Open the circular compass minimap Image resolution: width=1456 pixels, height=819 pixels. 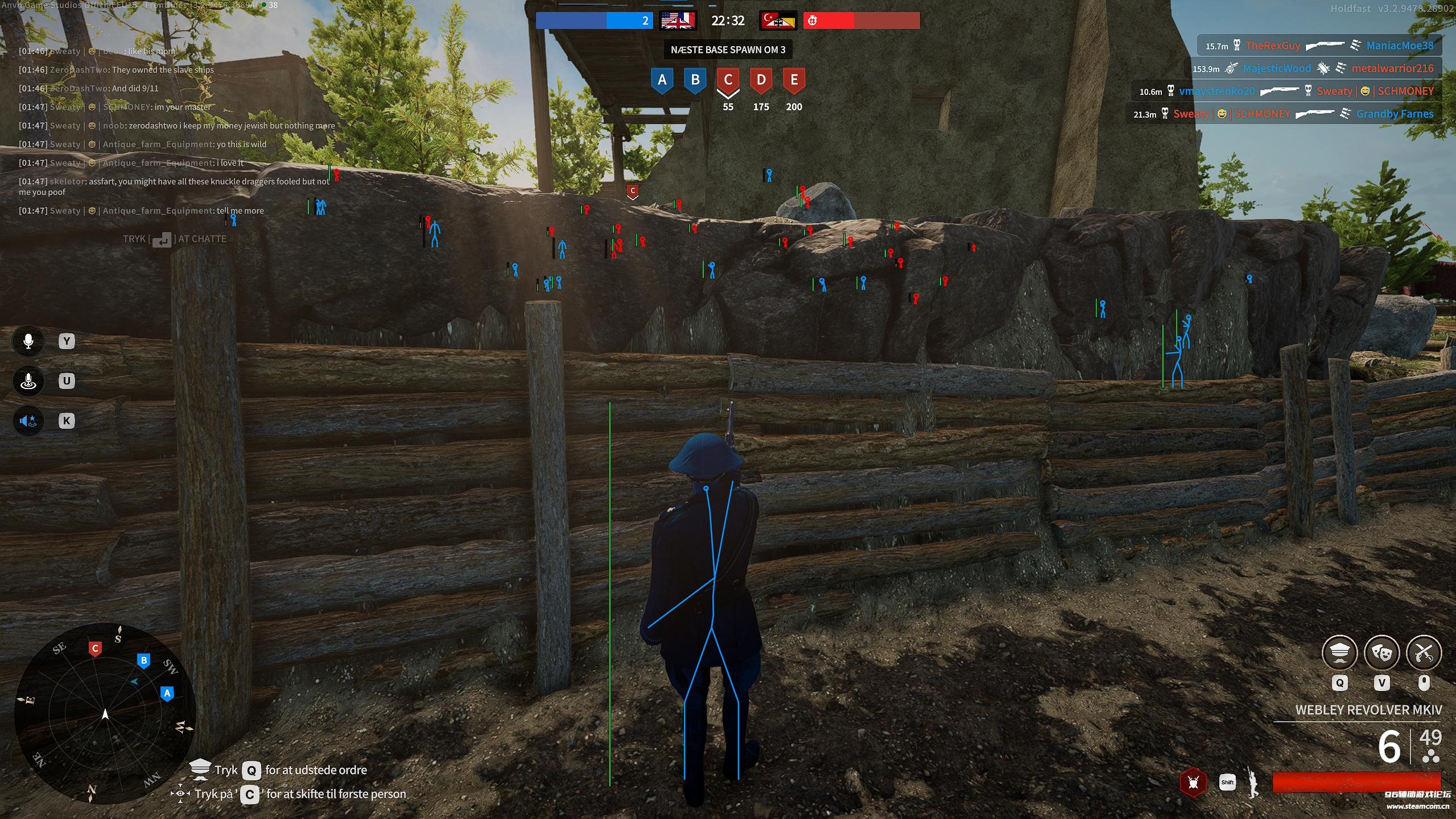(x=105, y=714)
